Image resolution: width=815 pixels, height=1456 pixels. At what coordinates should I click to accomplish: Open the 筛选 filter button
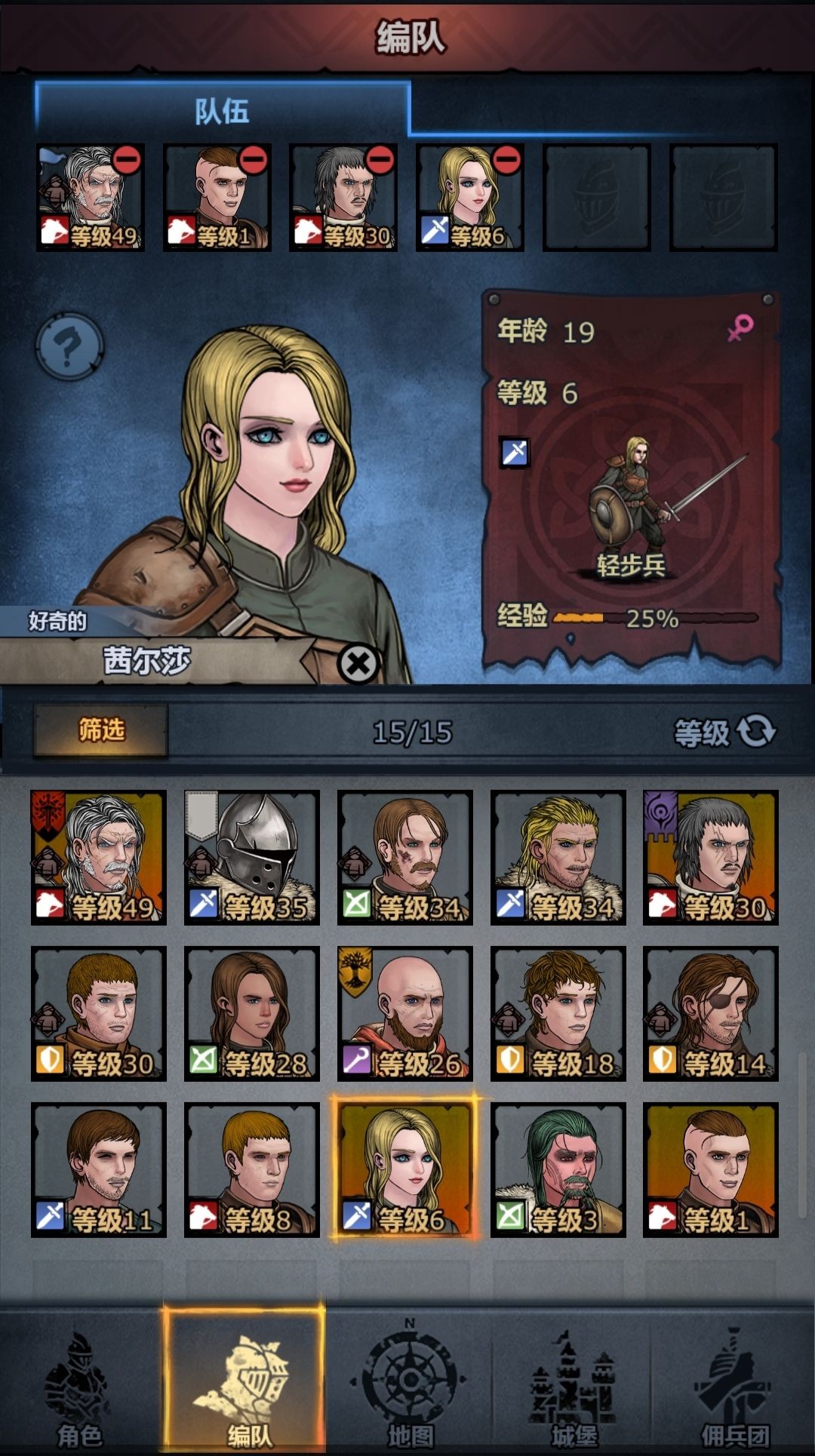pyautogui.click(x=101, y=730)
